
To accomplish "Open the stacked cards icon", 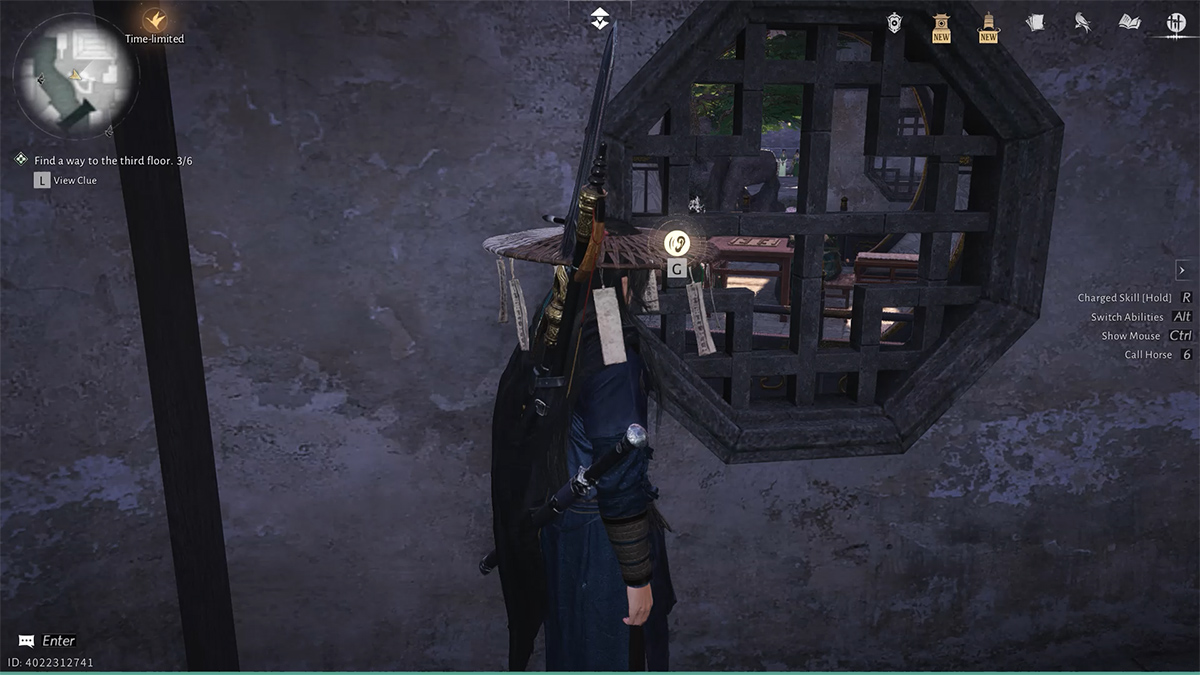I will pyautogui.click(x=1035, y=22).
